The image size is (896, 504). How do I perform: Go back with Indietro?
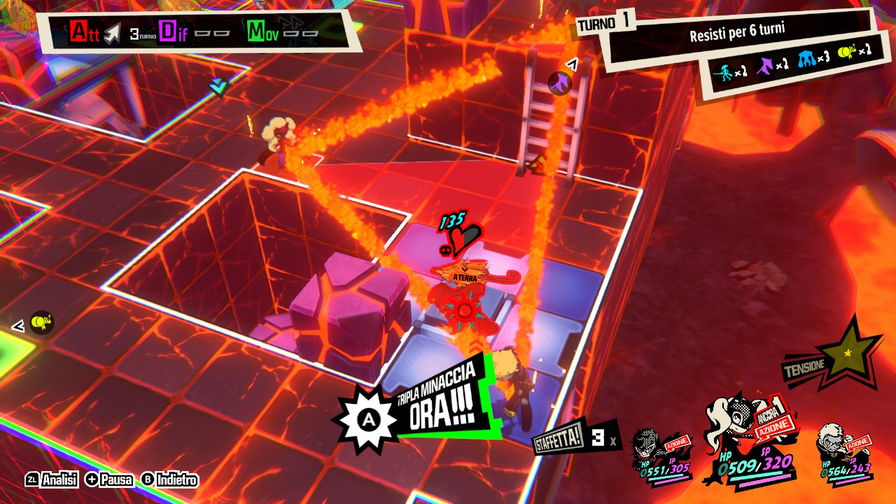point(168,480)
